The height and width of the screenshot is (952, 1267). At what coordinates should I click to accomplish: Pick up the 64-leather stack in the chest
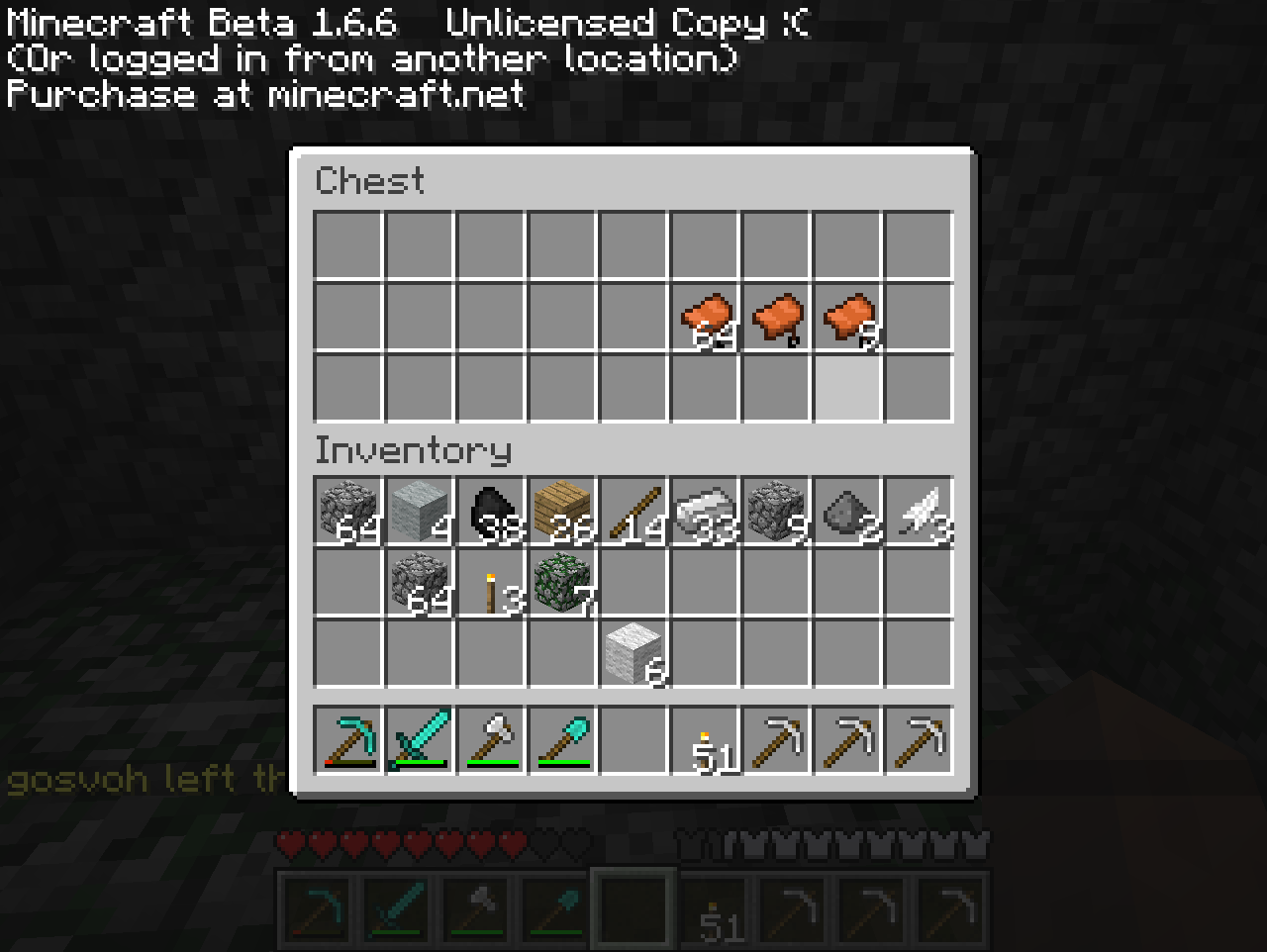705,318
